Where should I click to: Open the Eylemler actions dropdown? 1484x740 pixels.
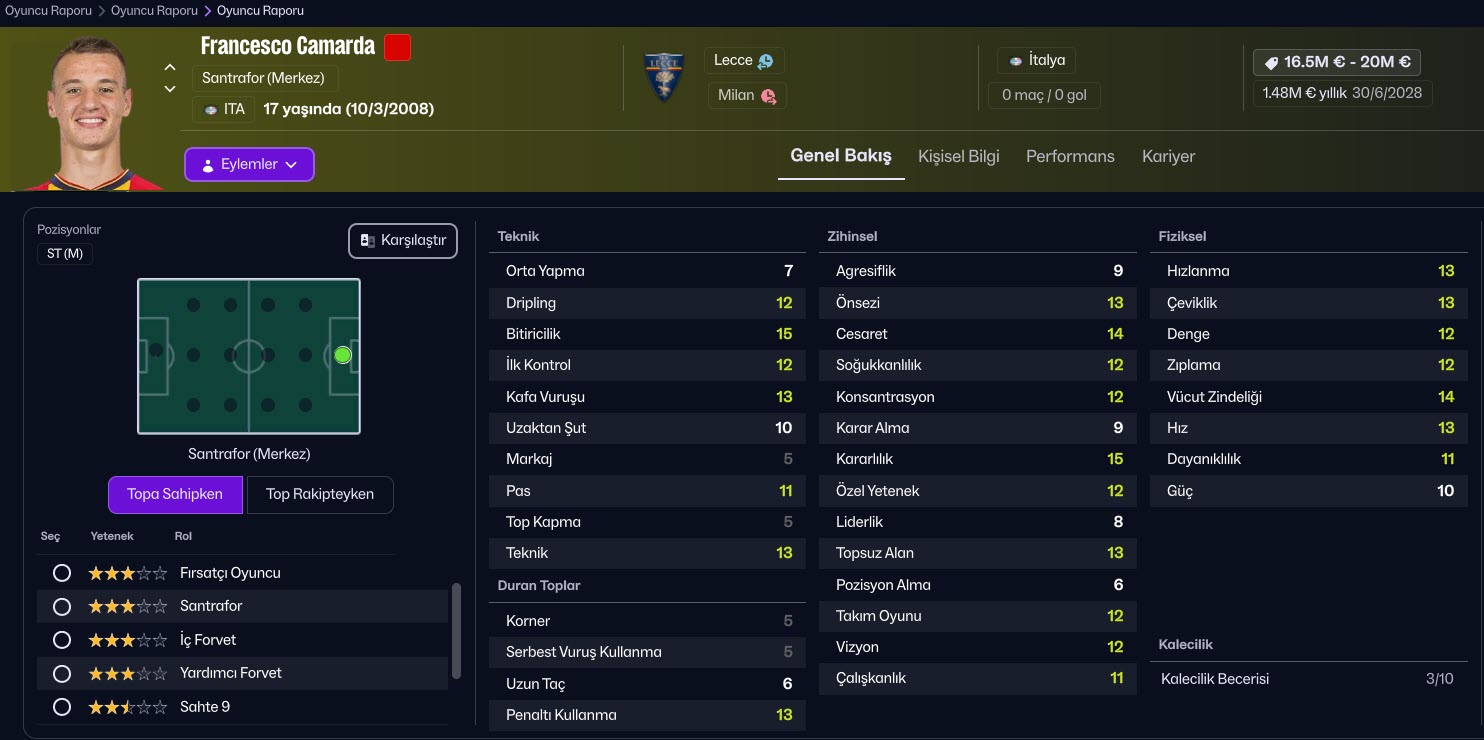coord(249,165)
